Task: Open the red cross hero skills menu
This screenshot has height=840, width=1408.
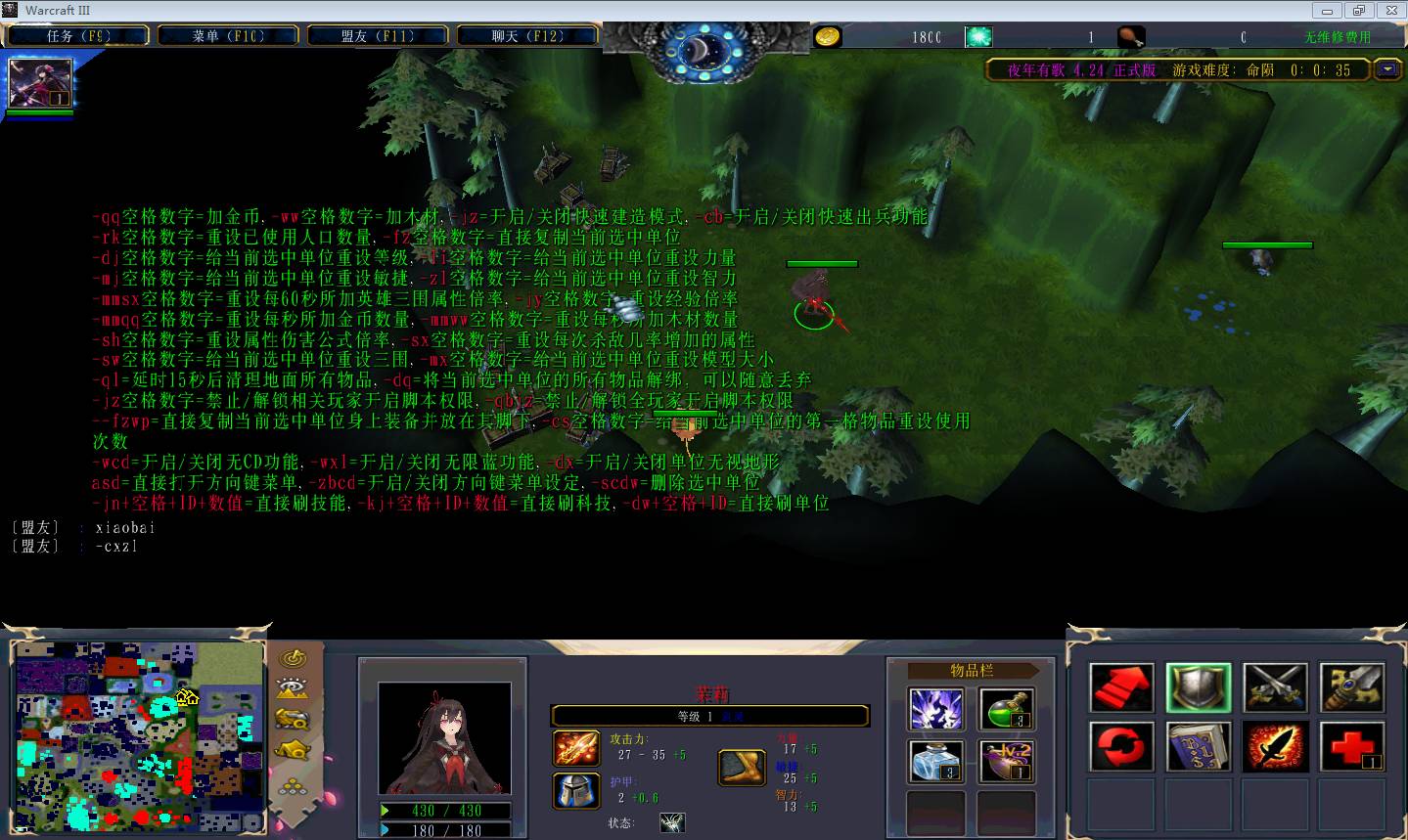Action: pos(1352,746)
